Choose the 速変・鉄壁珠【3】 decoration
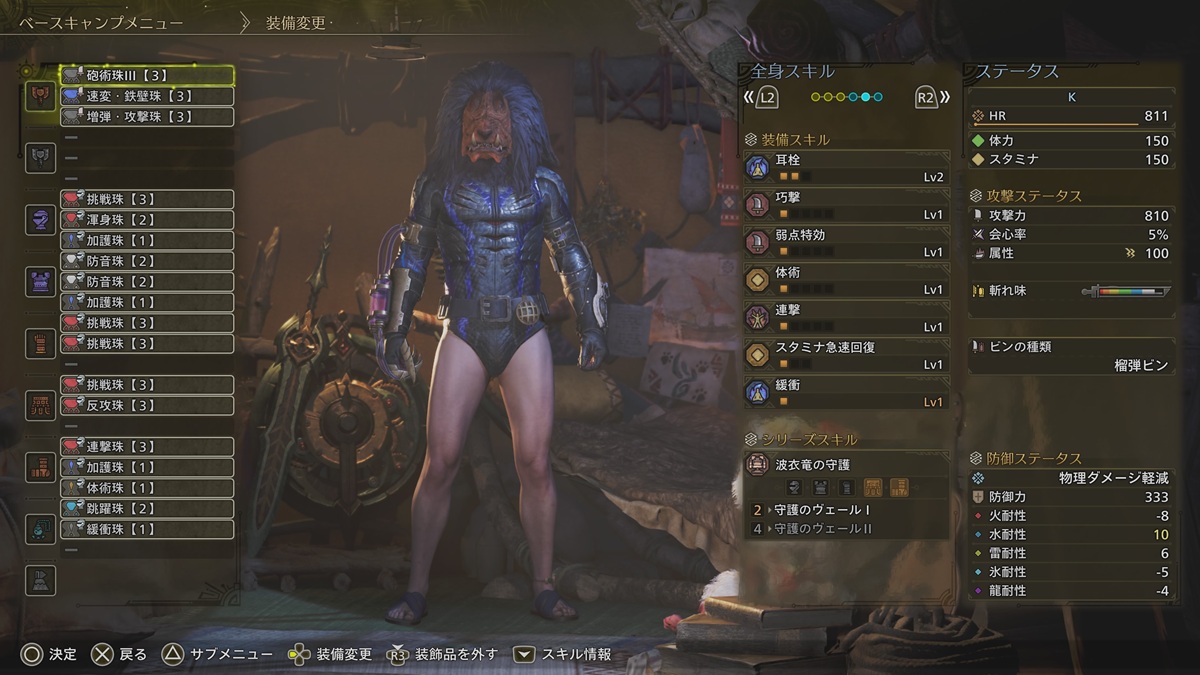The height and width of the screenshot is (675, 1200). tap(147, 96)
